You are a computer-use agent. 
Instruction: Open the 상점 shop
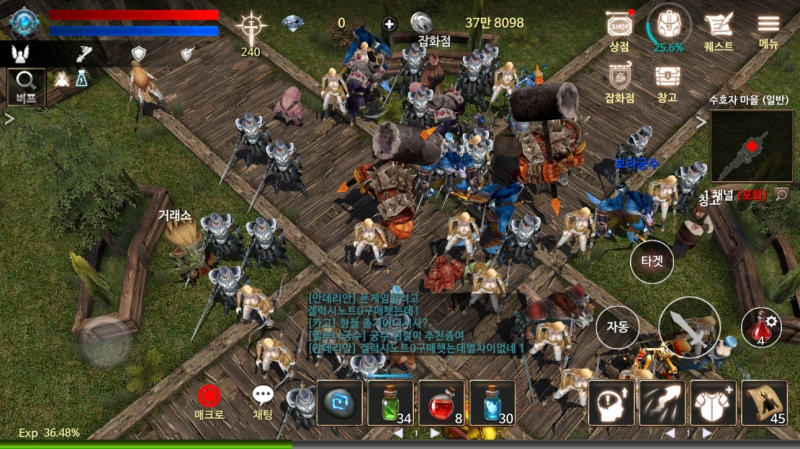click(x=619, y=28)
